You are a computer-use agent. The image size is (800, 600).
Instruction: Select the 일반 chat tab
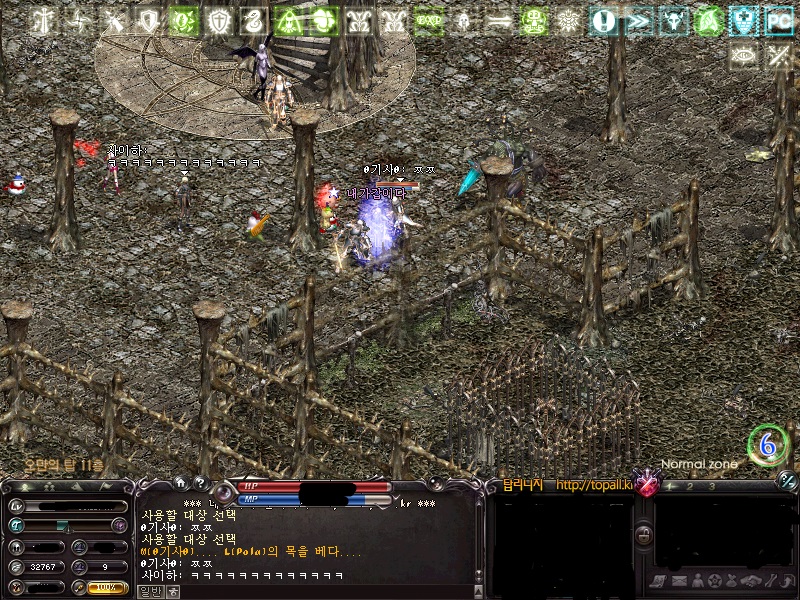[x=149, y=591]
